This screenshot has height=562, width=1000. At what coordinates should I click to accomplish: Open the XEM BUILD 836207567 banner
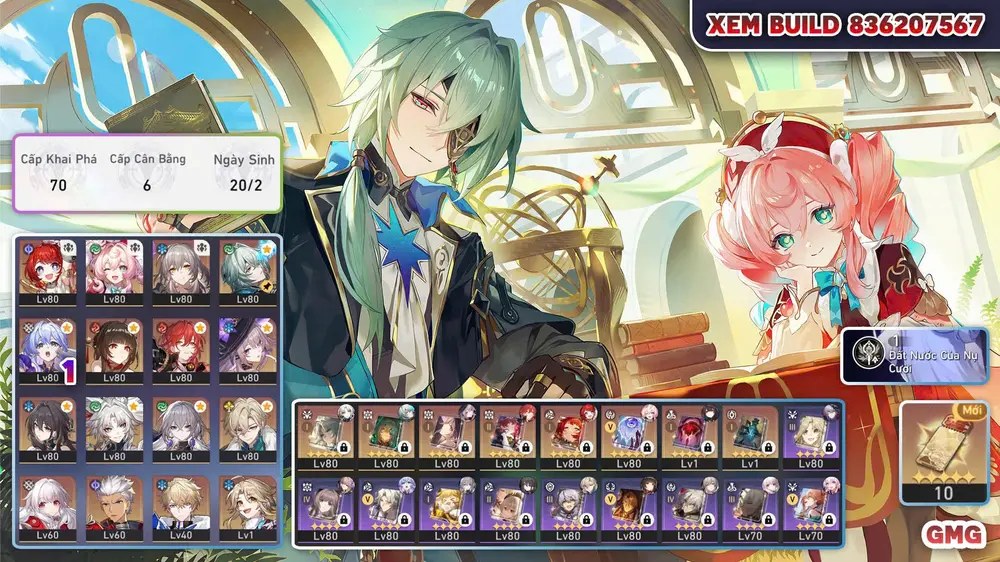(845, 26)
